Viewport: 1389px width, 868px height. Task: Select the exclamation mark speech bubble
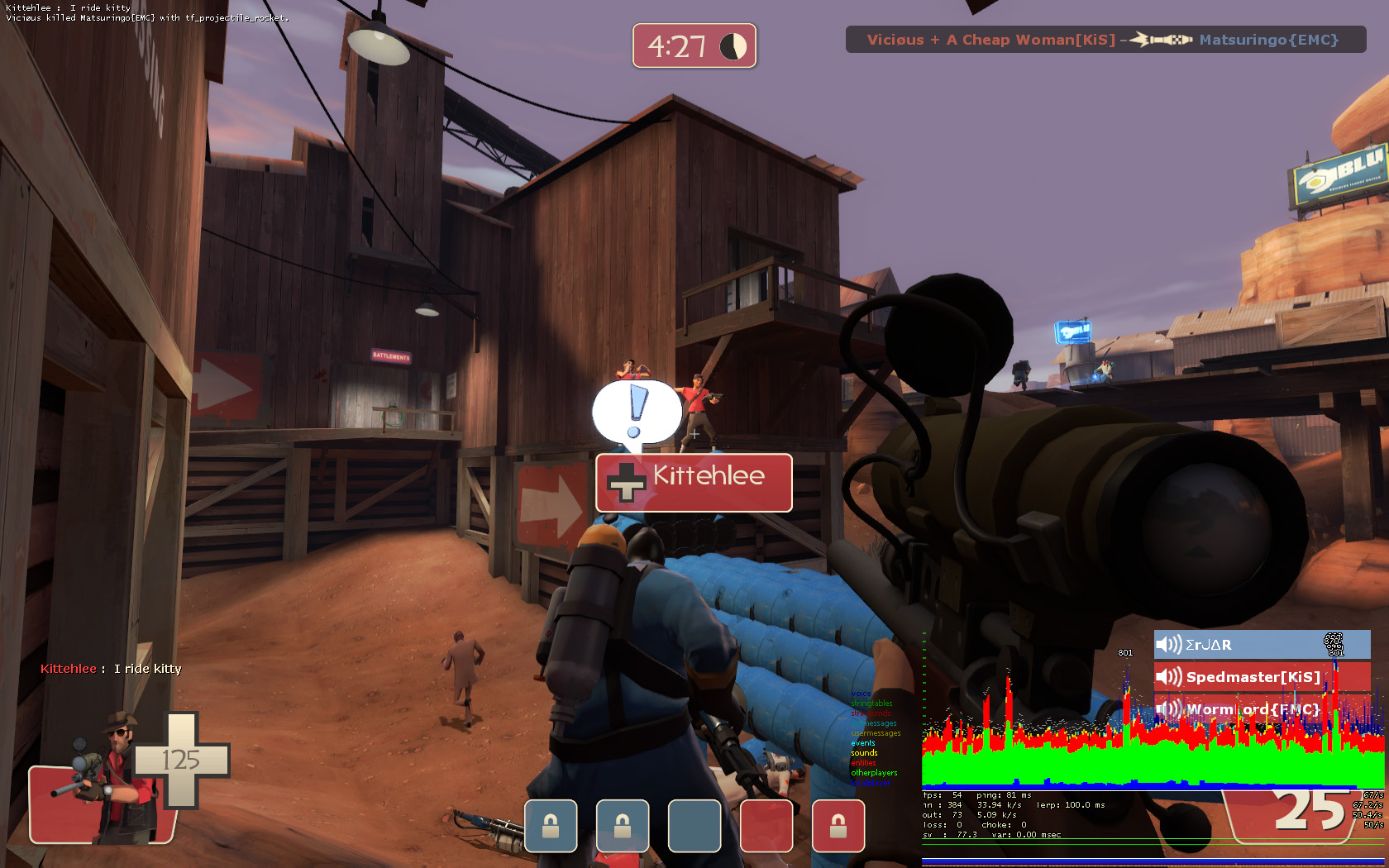[636, 412]
